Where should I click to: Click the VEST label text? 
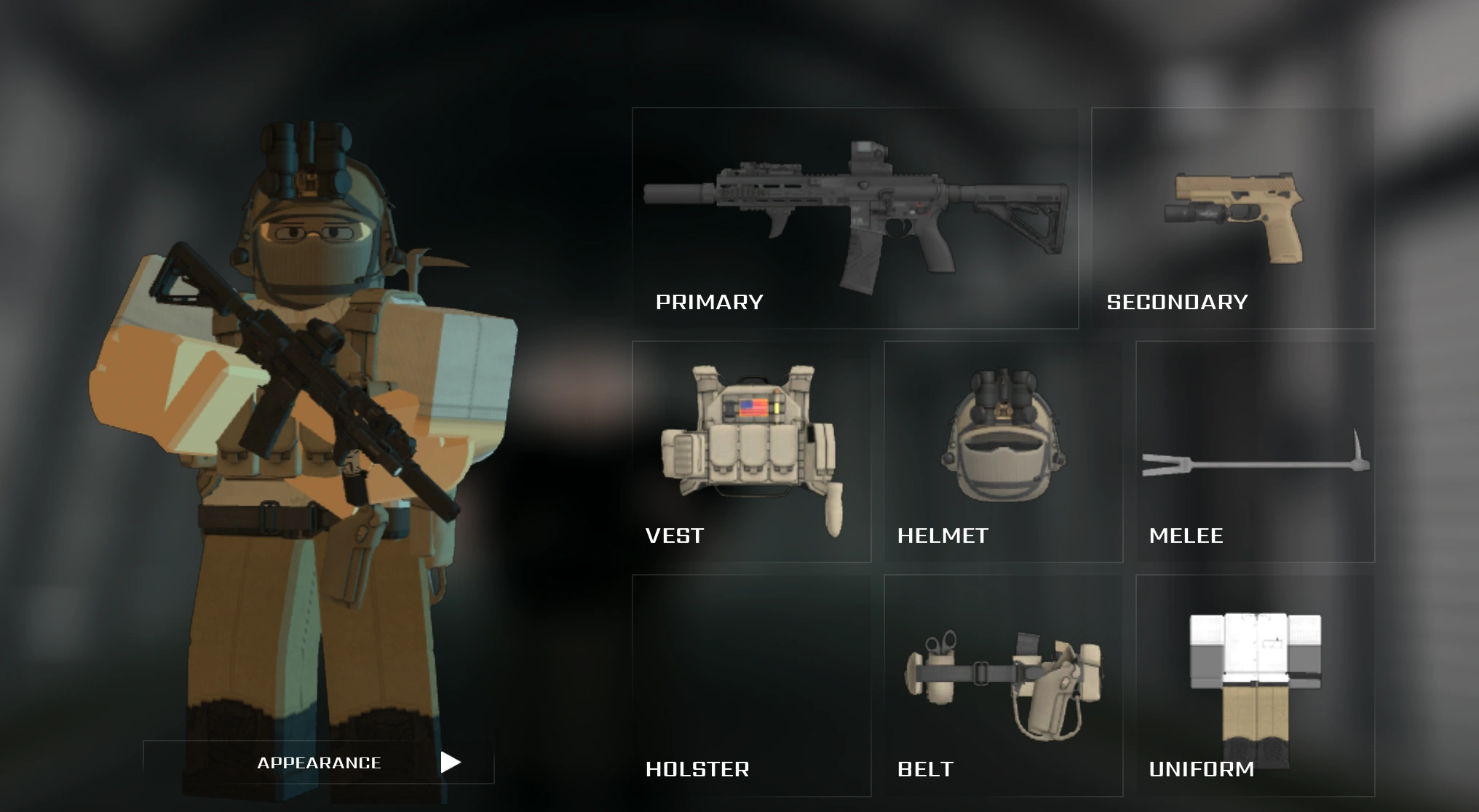(673, 536)
